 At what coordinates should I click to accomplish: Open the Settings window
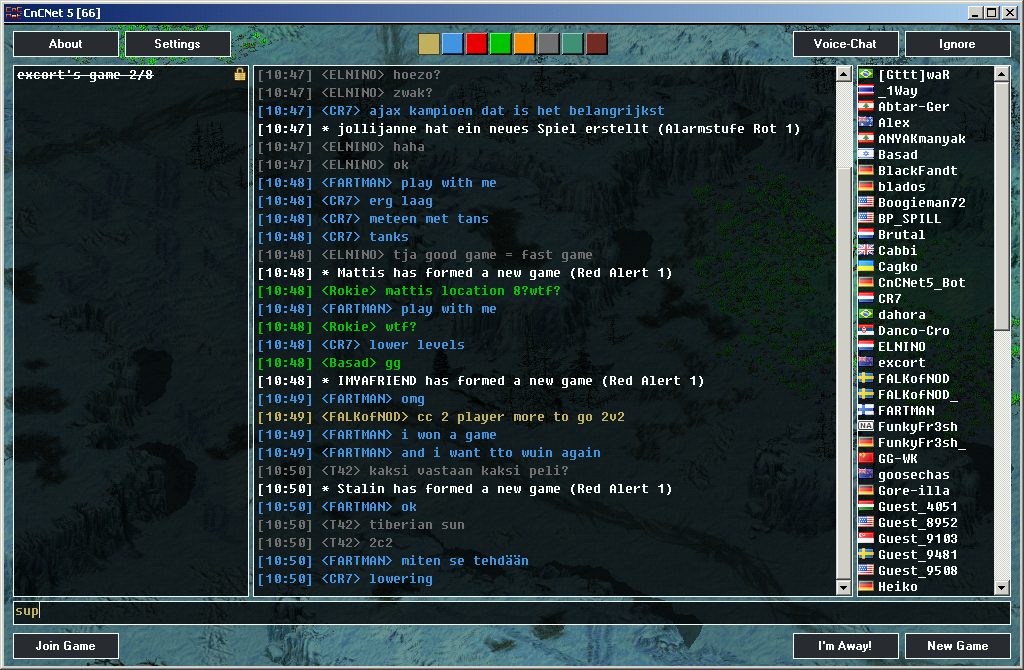click(178, 44)
